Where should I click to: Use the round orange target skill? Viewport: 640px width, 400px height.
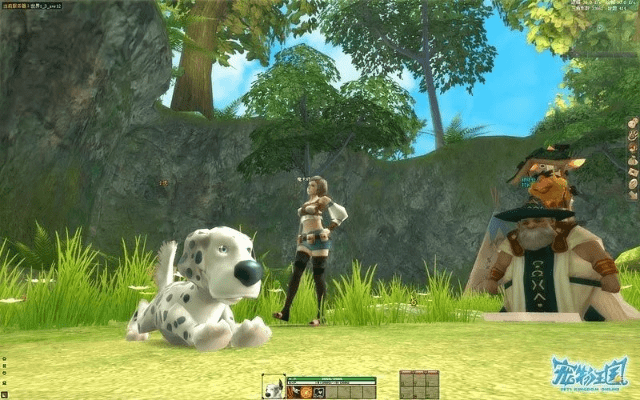(x=306, y=393)
